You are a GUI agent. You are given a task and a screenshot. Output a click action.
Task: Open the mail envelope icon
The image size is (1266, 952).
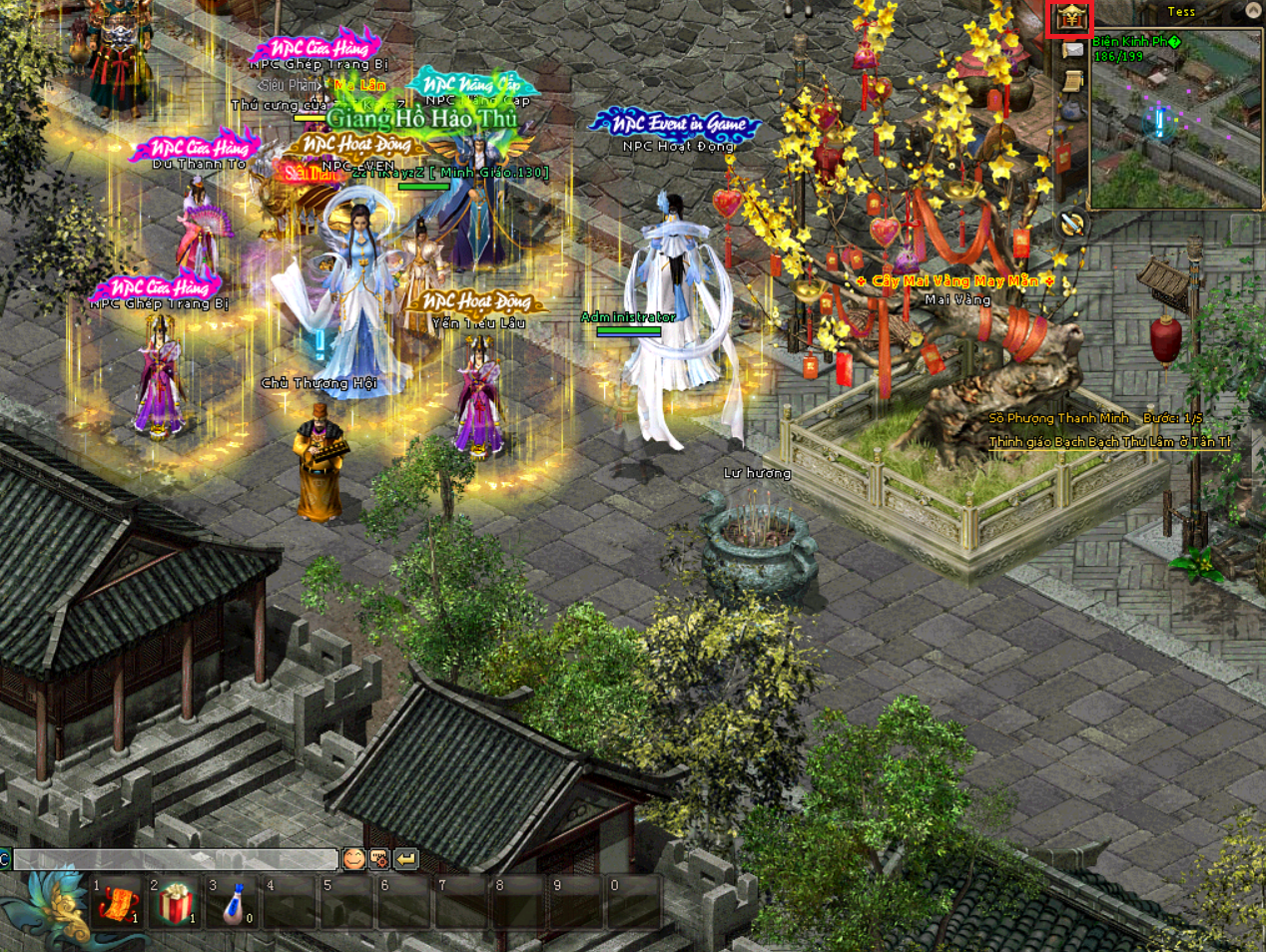(1071, 50)
